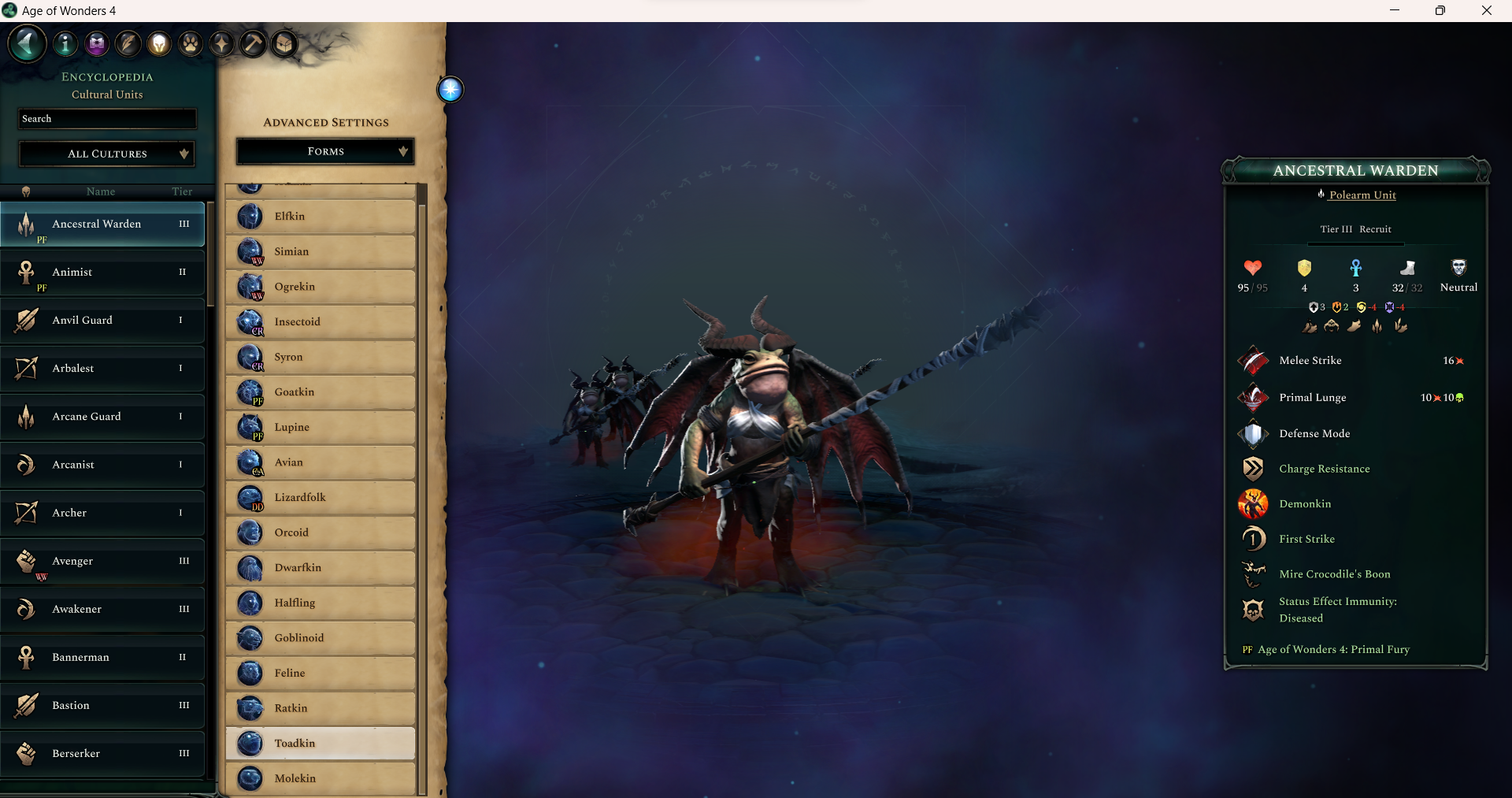Switch to the Goatkin form
Viewport: 1512px width, 798px height.
[x=320, y=392]
